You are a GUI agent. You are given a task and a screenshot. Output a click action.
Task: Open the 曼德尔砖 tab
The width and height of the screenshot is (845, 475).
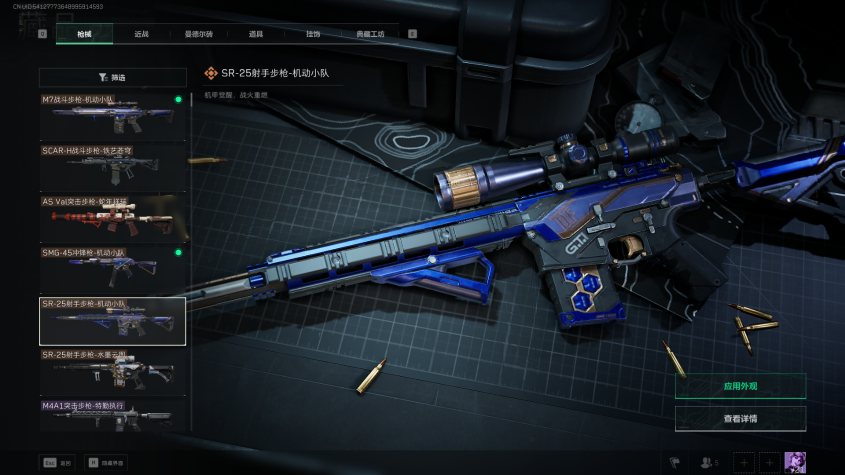198,34
